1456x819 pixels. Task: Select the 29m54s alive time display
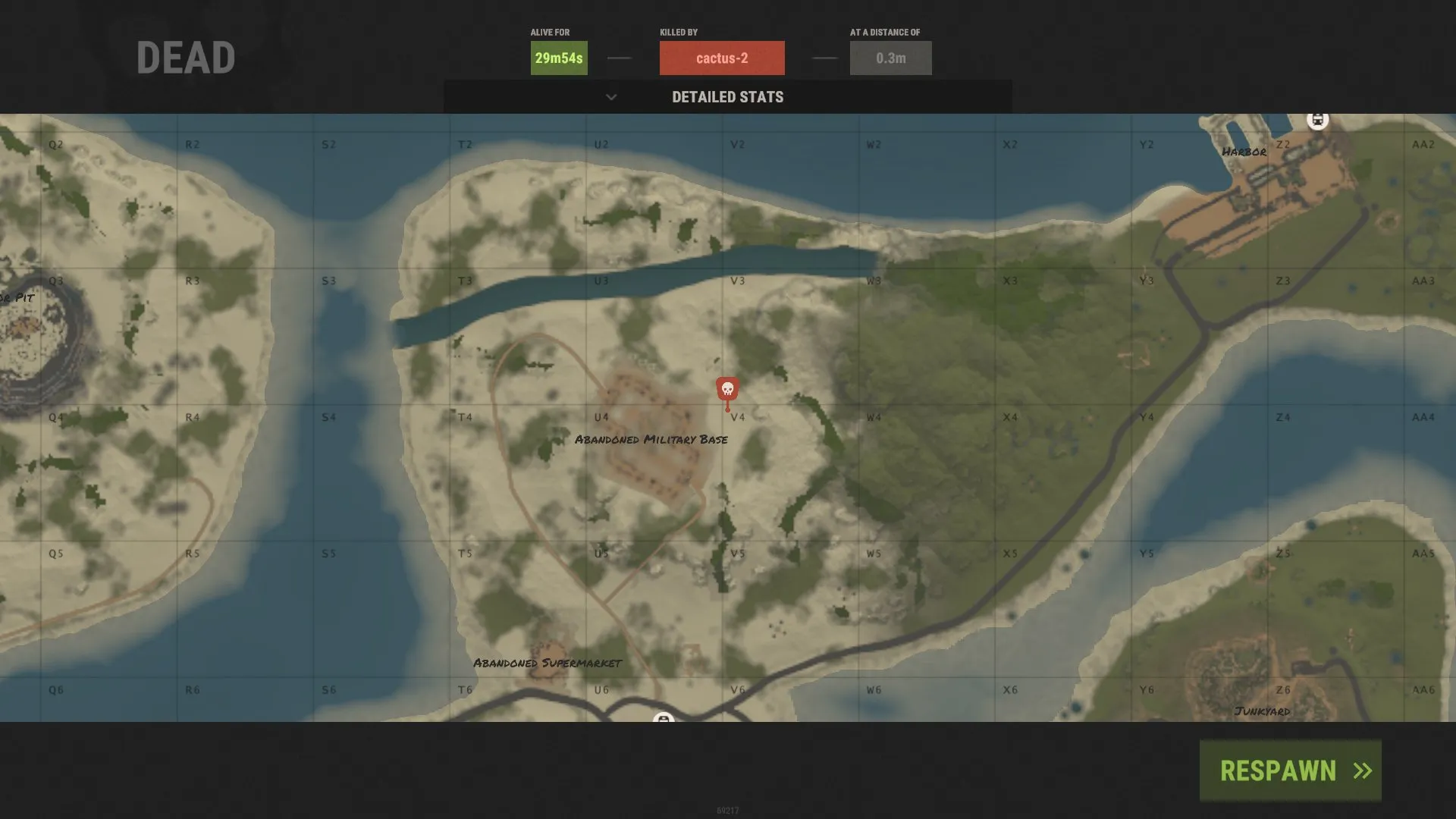click(558, 57)
